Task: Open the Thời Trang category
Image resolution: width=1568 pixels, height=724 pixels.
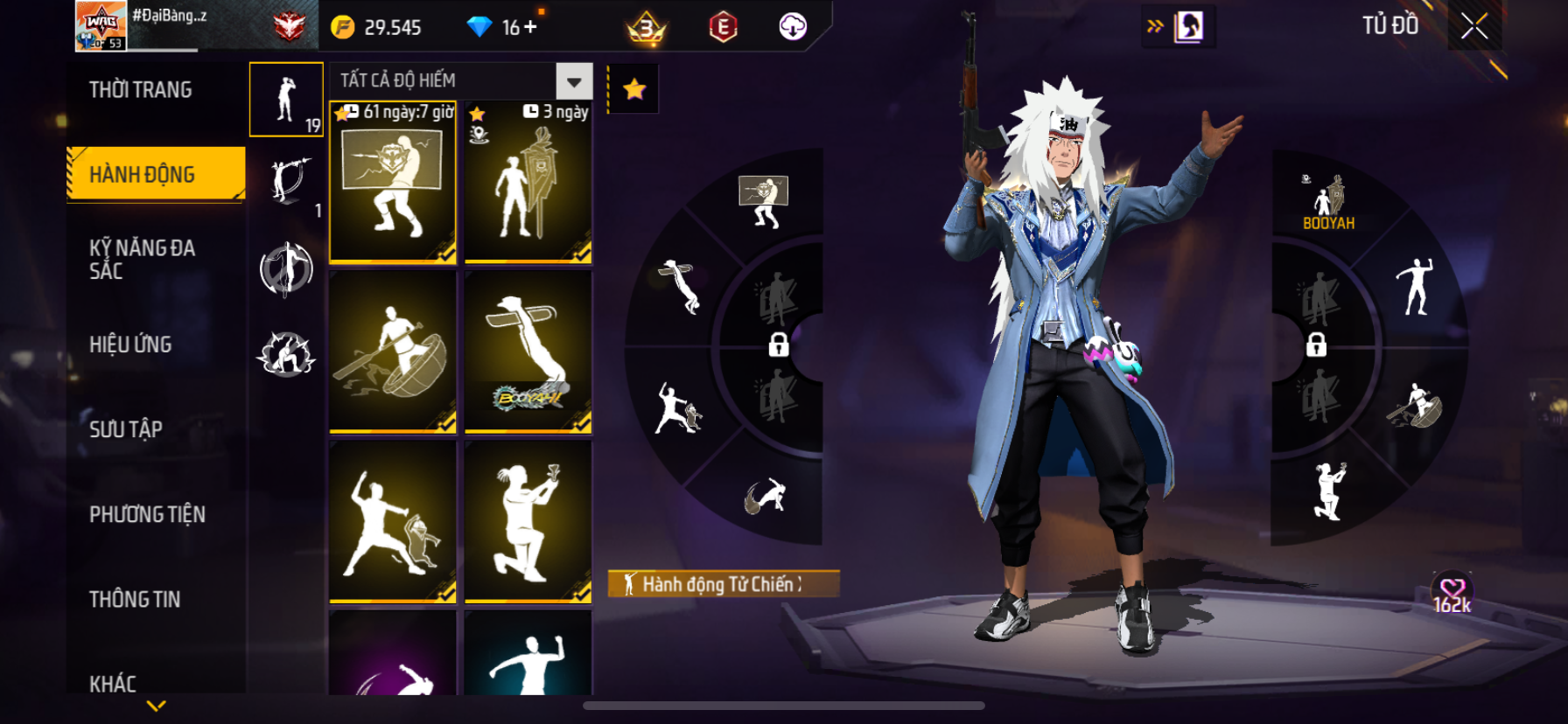Action: click(141, 90)
